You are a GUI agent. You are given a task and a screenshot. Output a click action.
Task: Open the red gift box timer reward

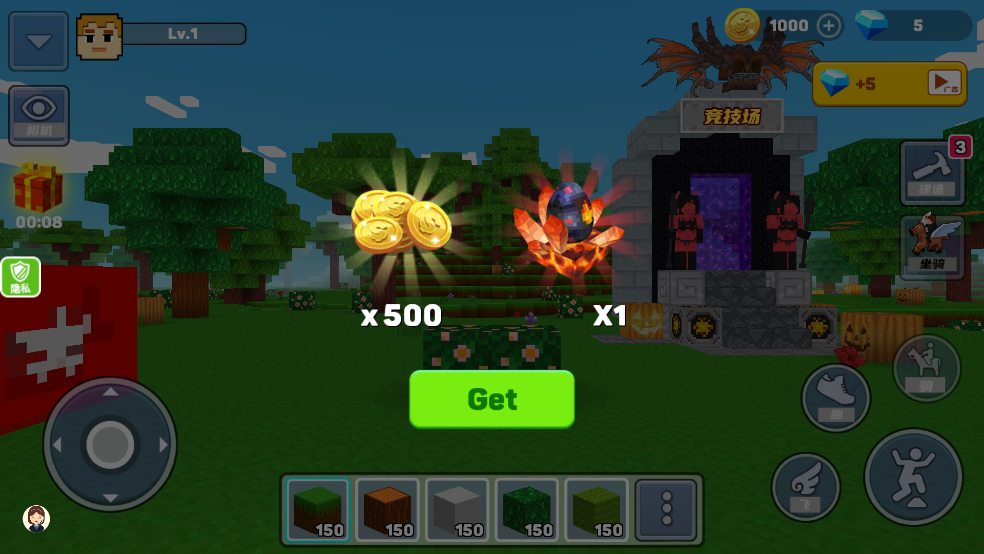(38, 190)
